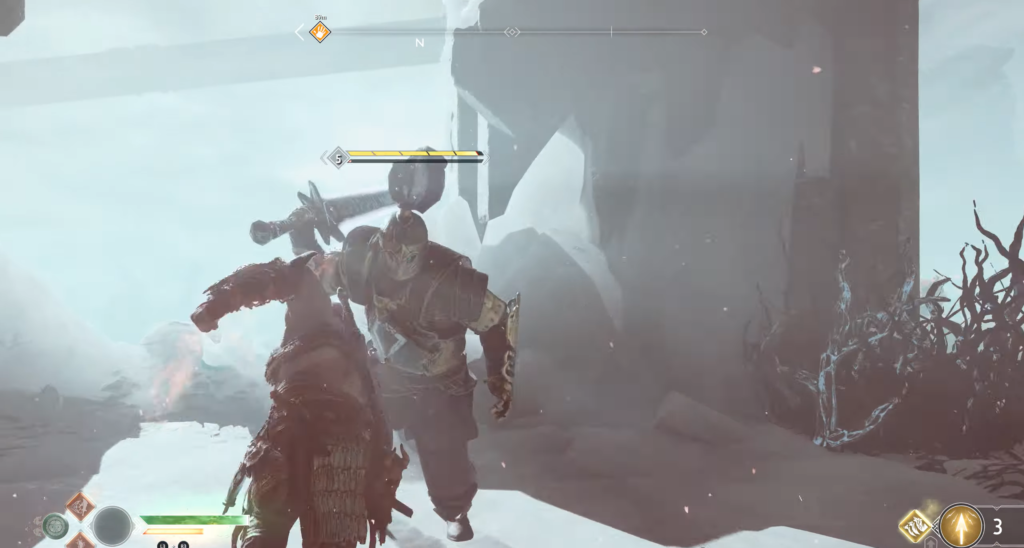Select the diamond waypoint in the compass centre

tap(512, 32)
